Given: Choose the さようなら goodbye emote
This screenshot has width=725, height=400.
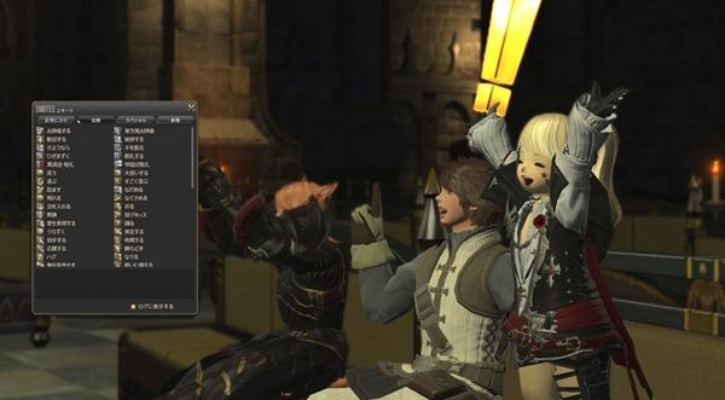Looking at the screenshot, I should tap(55, 148).
